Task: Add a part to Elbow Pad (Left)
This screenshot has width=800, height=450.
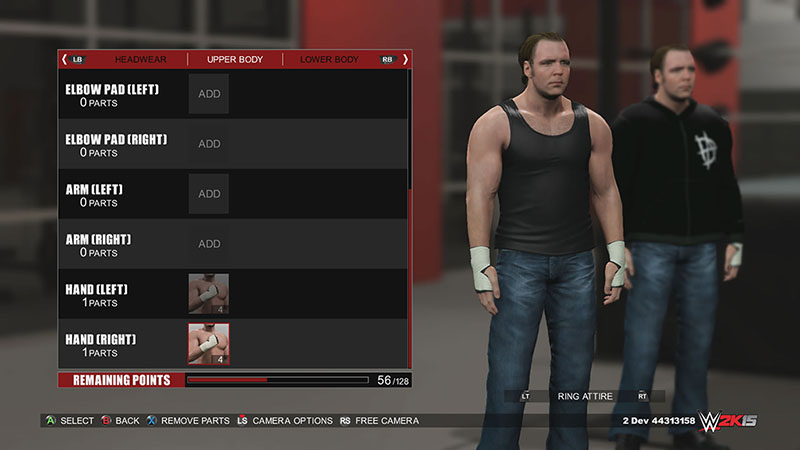Action: (209, 94)
